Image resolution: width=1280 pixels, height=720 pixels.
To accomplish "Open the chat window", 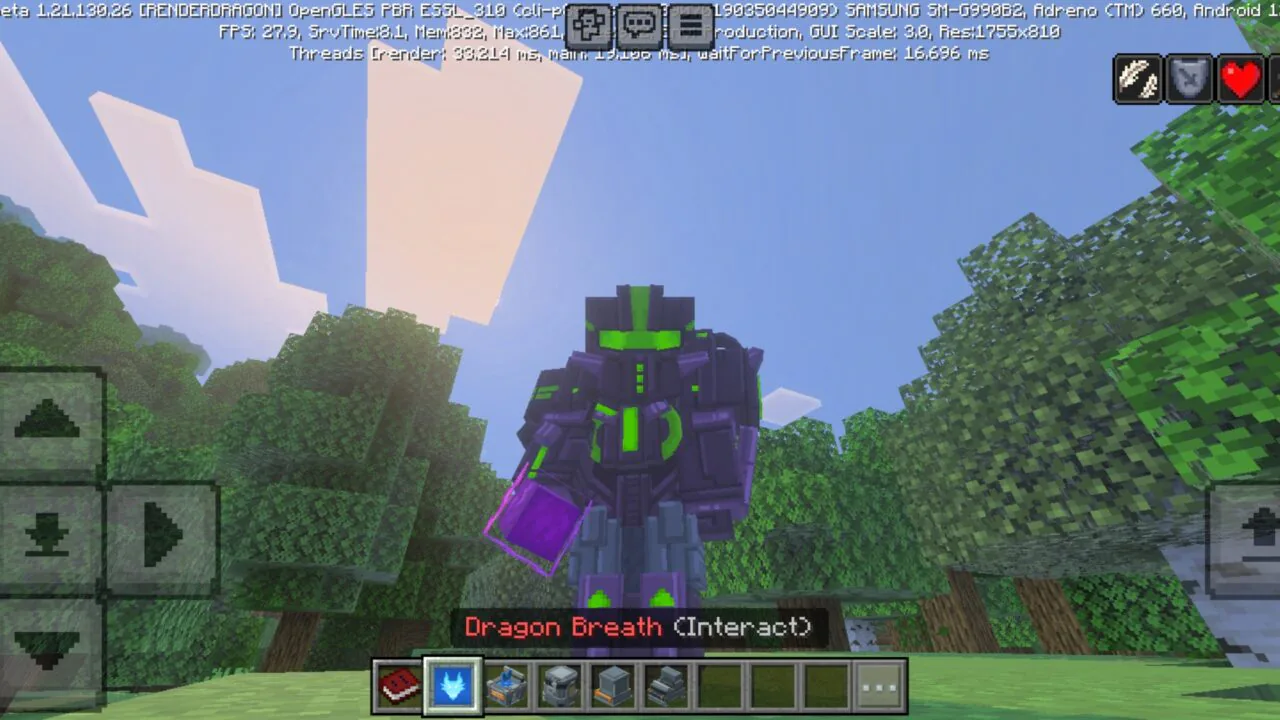I will tap(637, 25).
